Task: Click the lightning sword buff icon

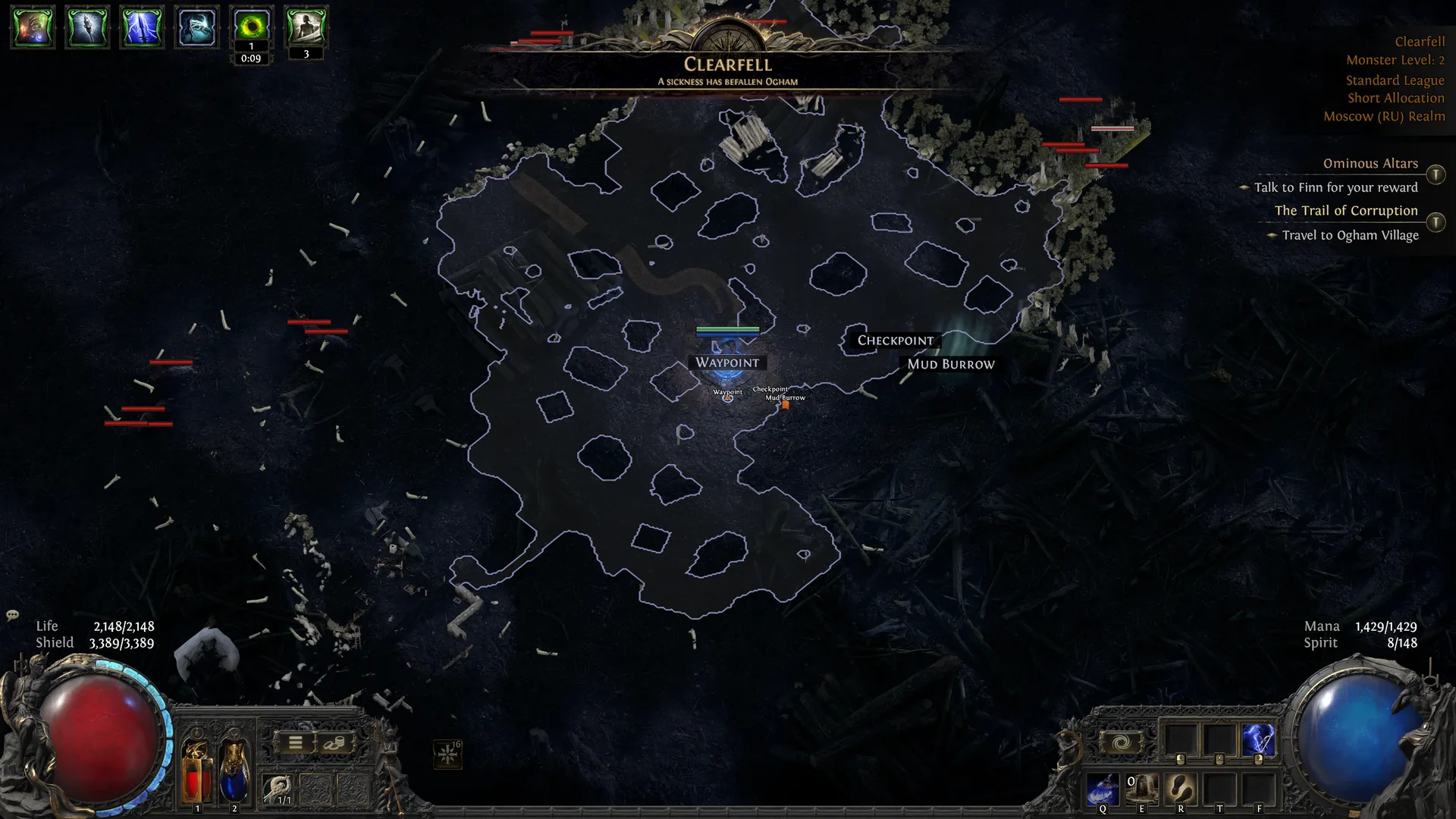Action: click(x=142, y=27)
